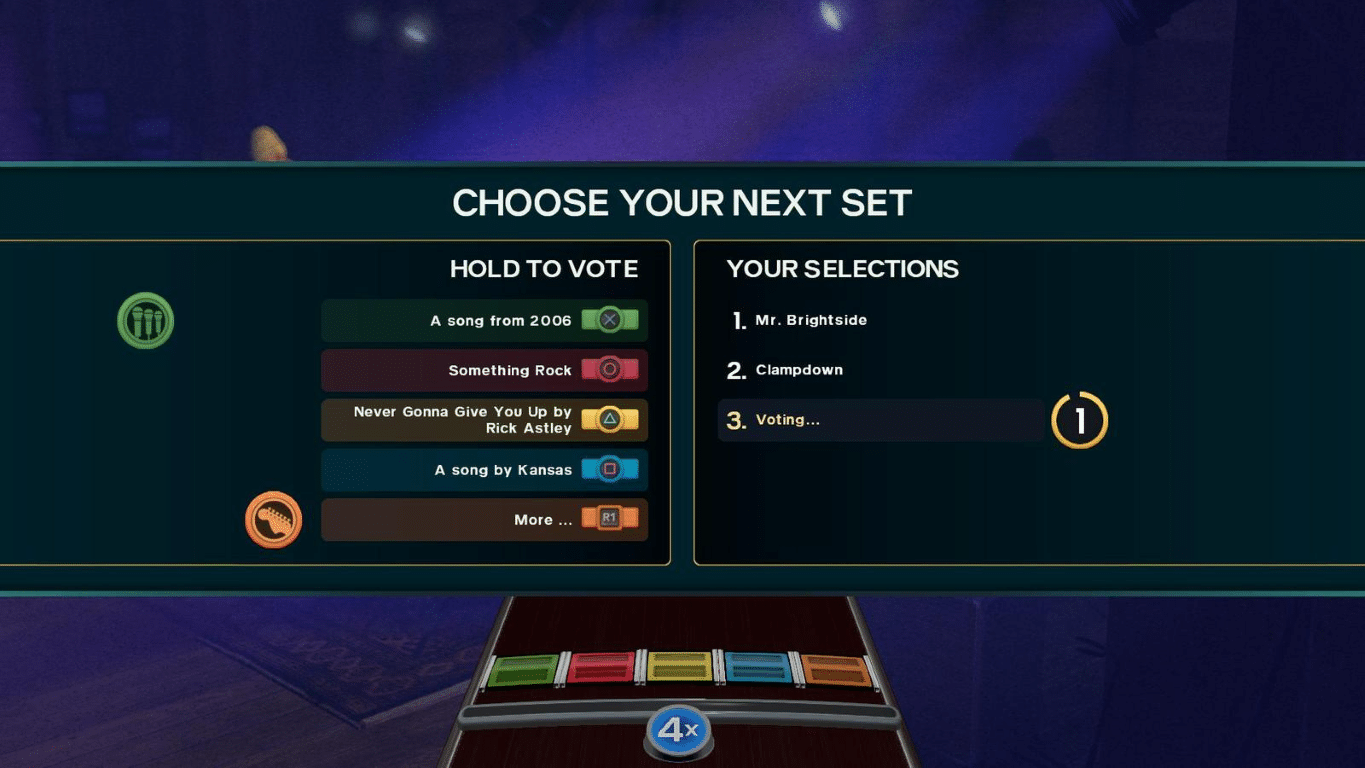Select the R1 button icon on More row

[x=611, y=520]
